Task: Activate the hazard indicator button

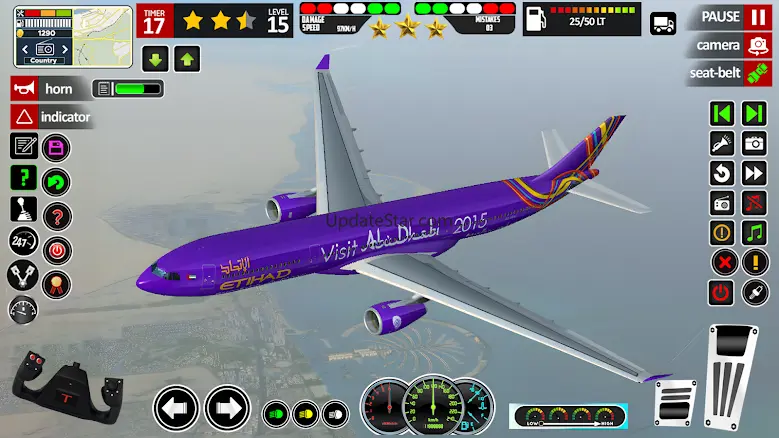Action: click(x=52, y=117)
